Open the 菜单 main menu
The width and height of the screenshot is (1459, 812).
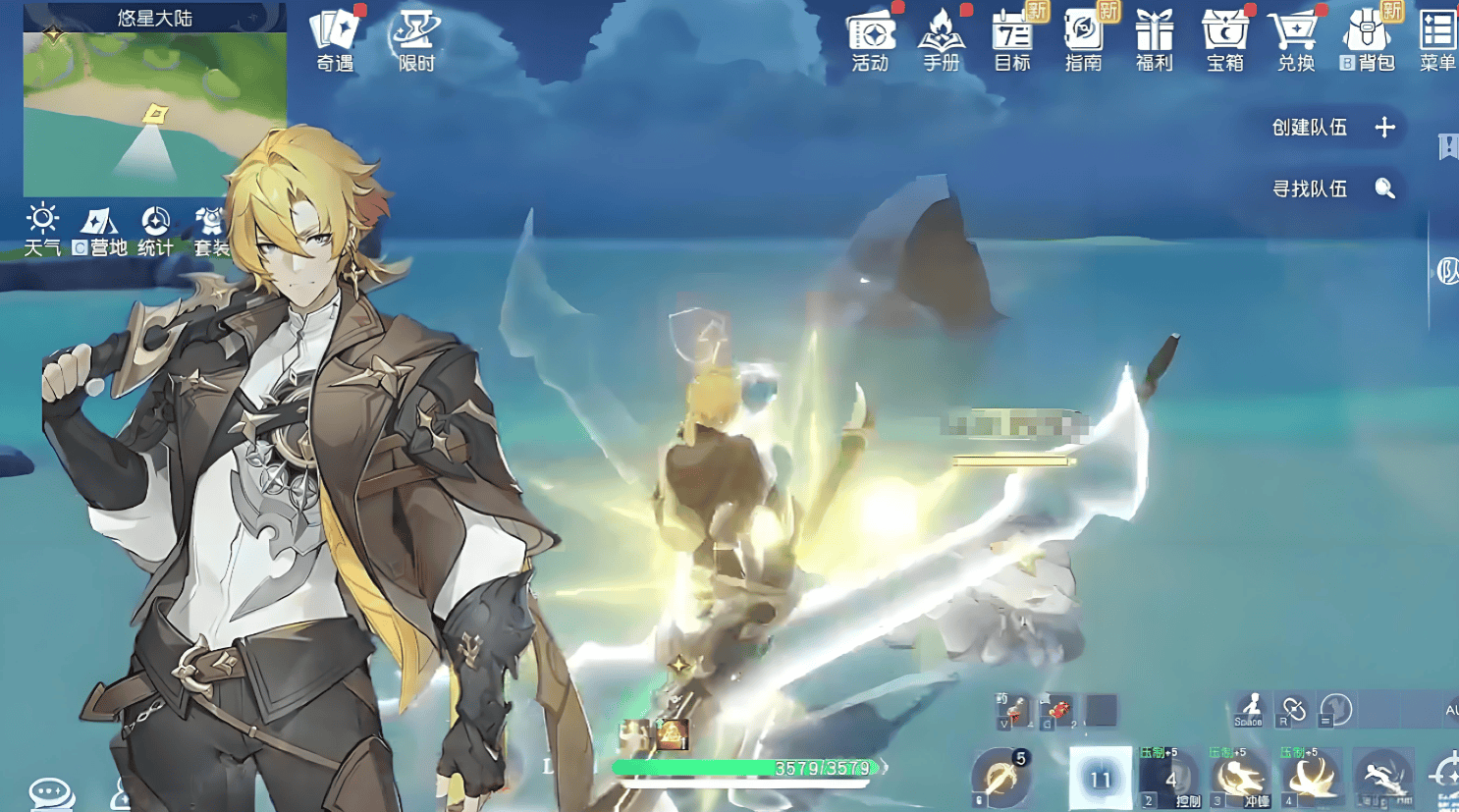(1437, 40)
